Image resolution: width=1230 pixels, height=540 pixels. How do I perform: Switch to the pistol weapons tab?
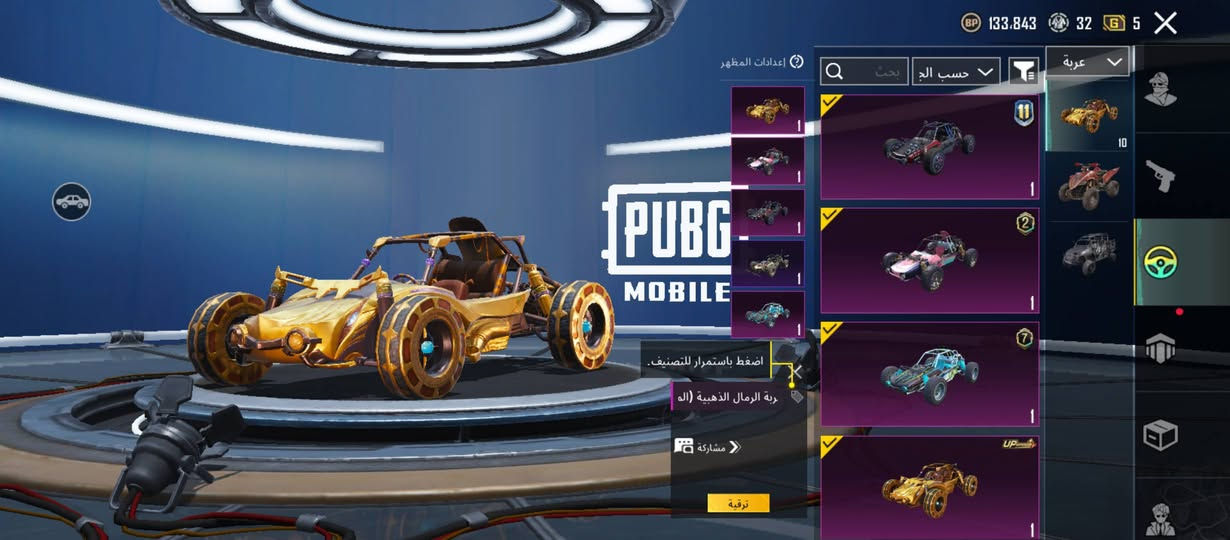(1161, 176)
